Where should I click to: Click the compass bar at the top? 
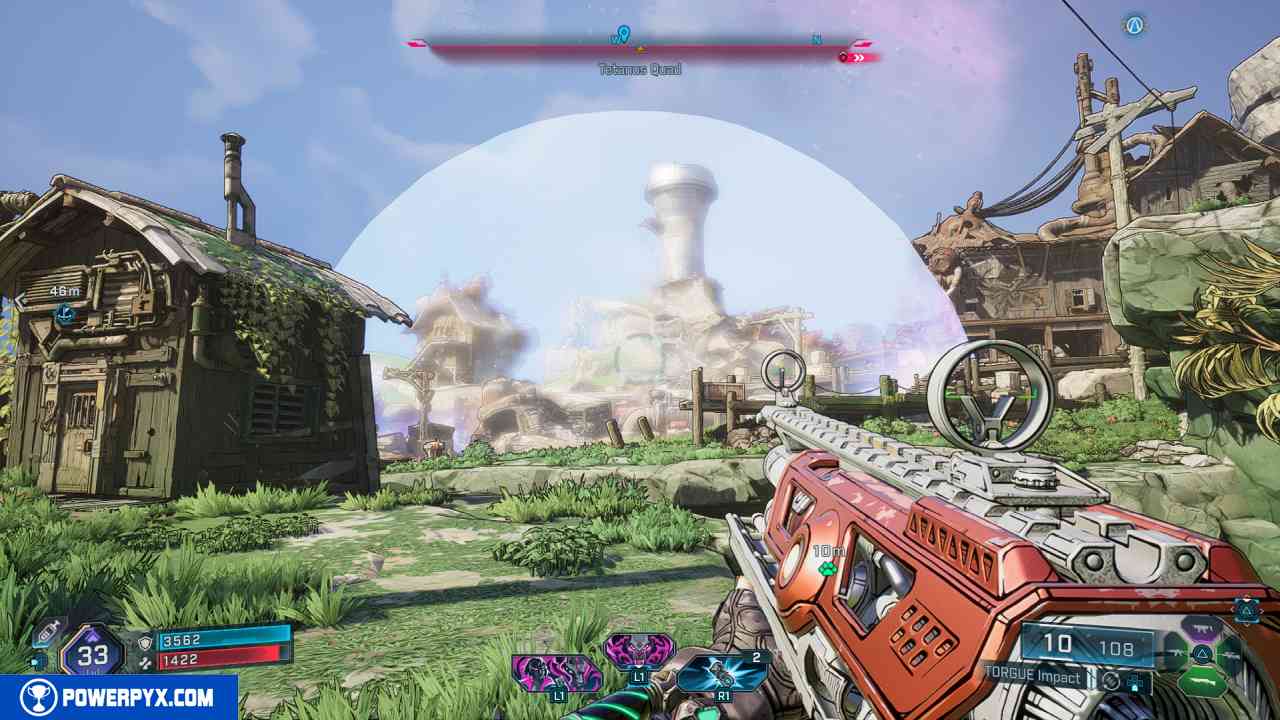(x=640, y=48)
